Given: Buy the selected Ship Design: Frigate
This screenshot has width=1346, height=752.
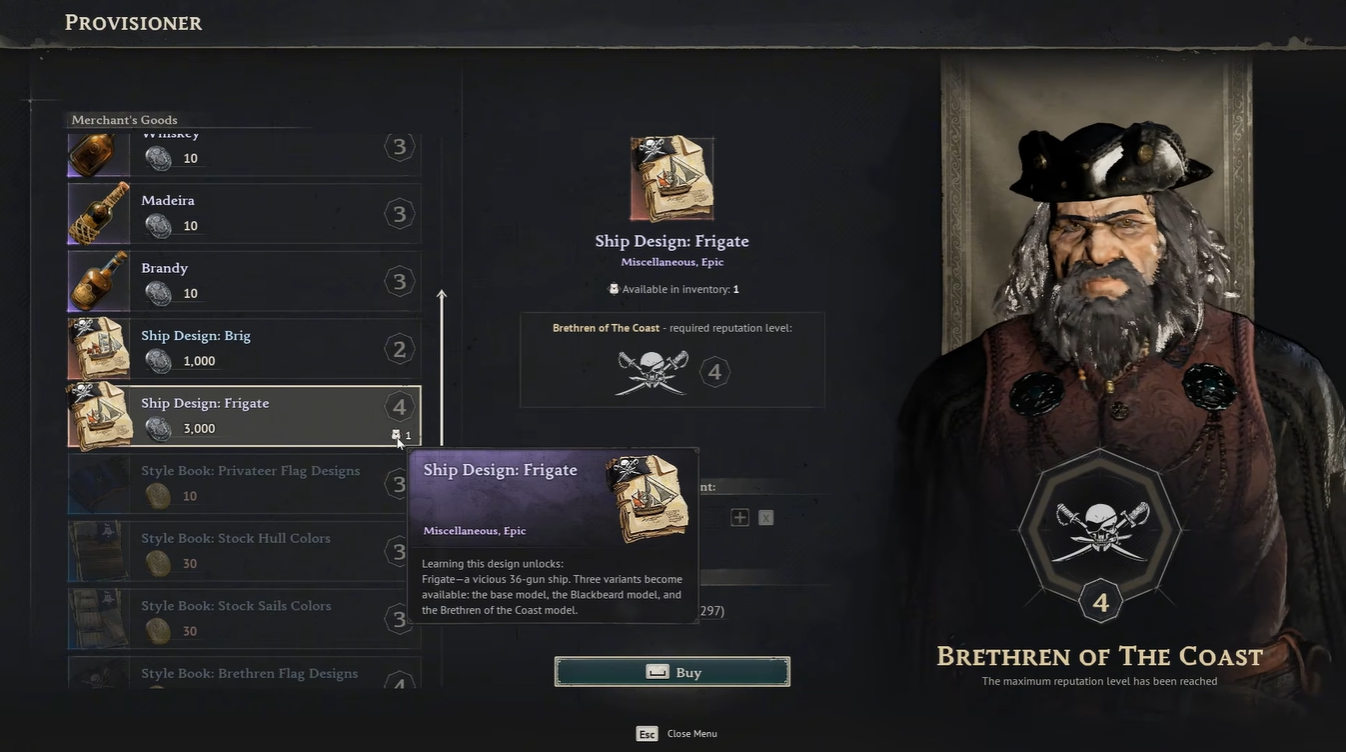Looking at the screenshot, I should 672,672.
